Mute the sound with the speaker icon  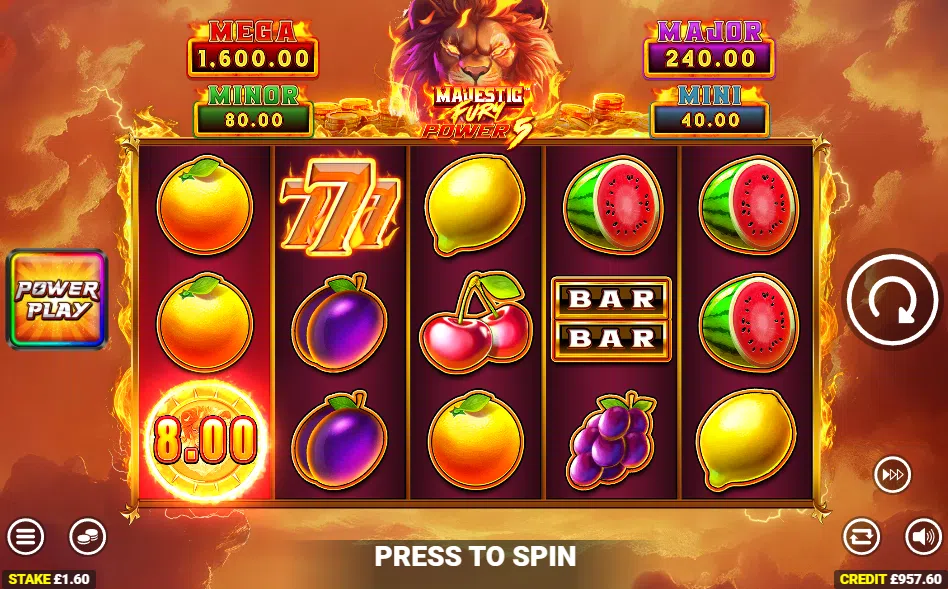pos(923,537)
